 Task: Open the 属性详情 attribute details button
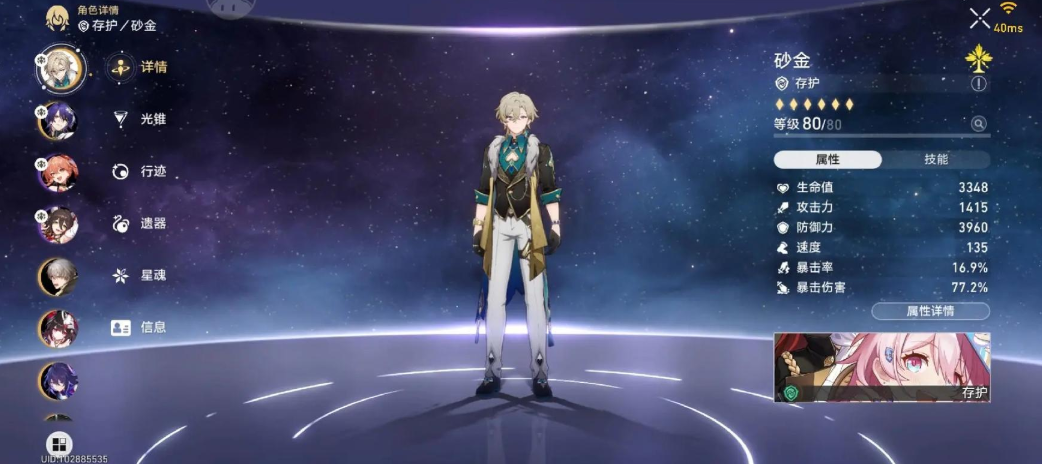click(x=930, y=311)
